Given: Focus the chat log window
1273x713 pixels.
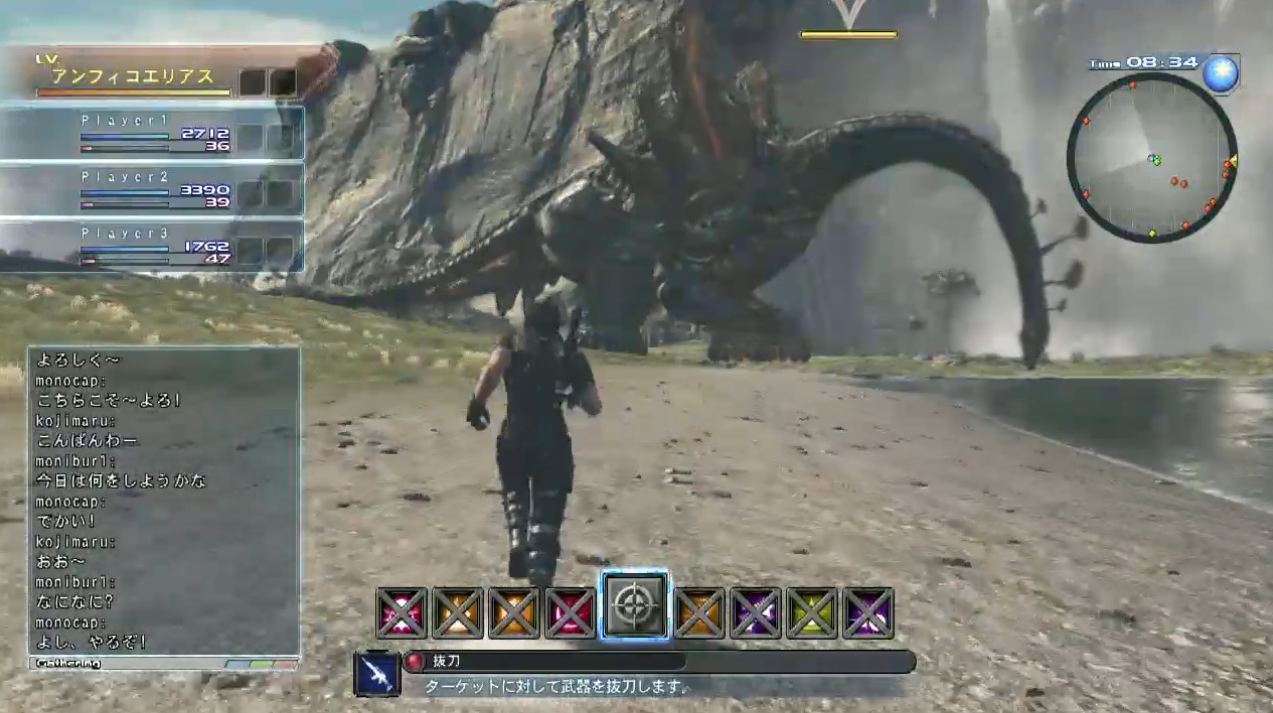Looking at the screenshot, I should pyautogui.click(x=164, y=500).
